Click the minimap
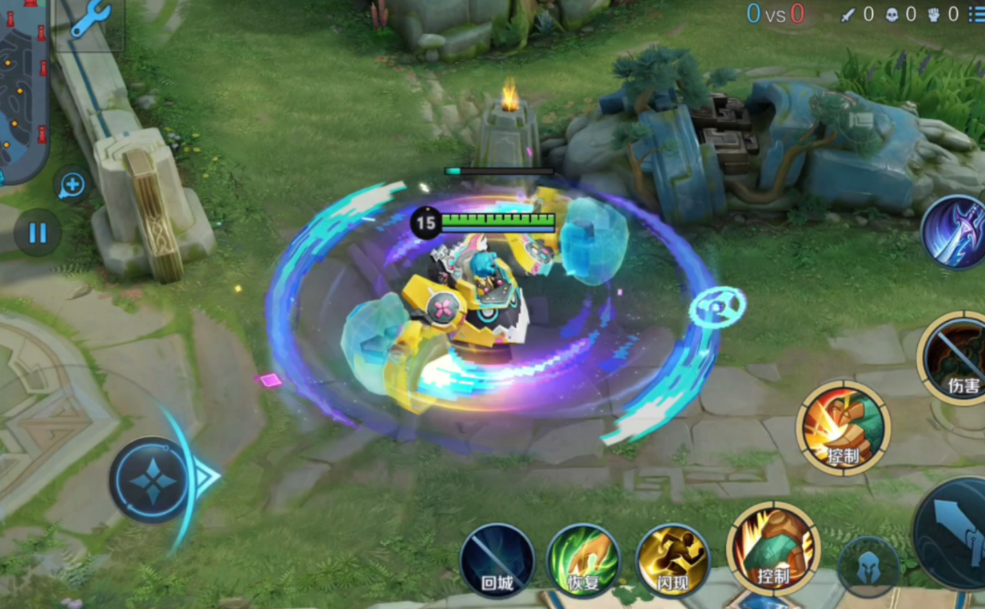The height and width of the screenshot is (609, 985). (x=22, y=90)
